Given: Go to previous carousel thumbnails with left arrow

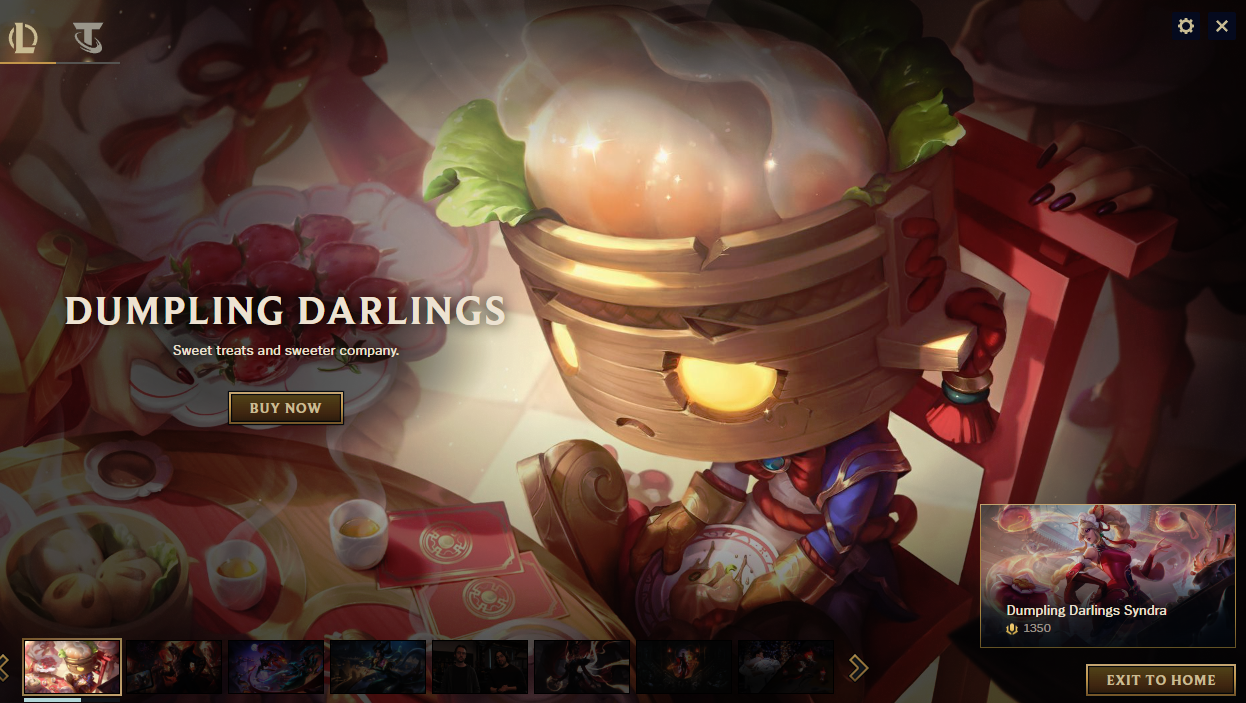Looking at the screenshot, I should coord(4,667).
